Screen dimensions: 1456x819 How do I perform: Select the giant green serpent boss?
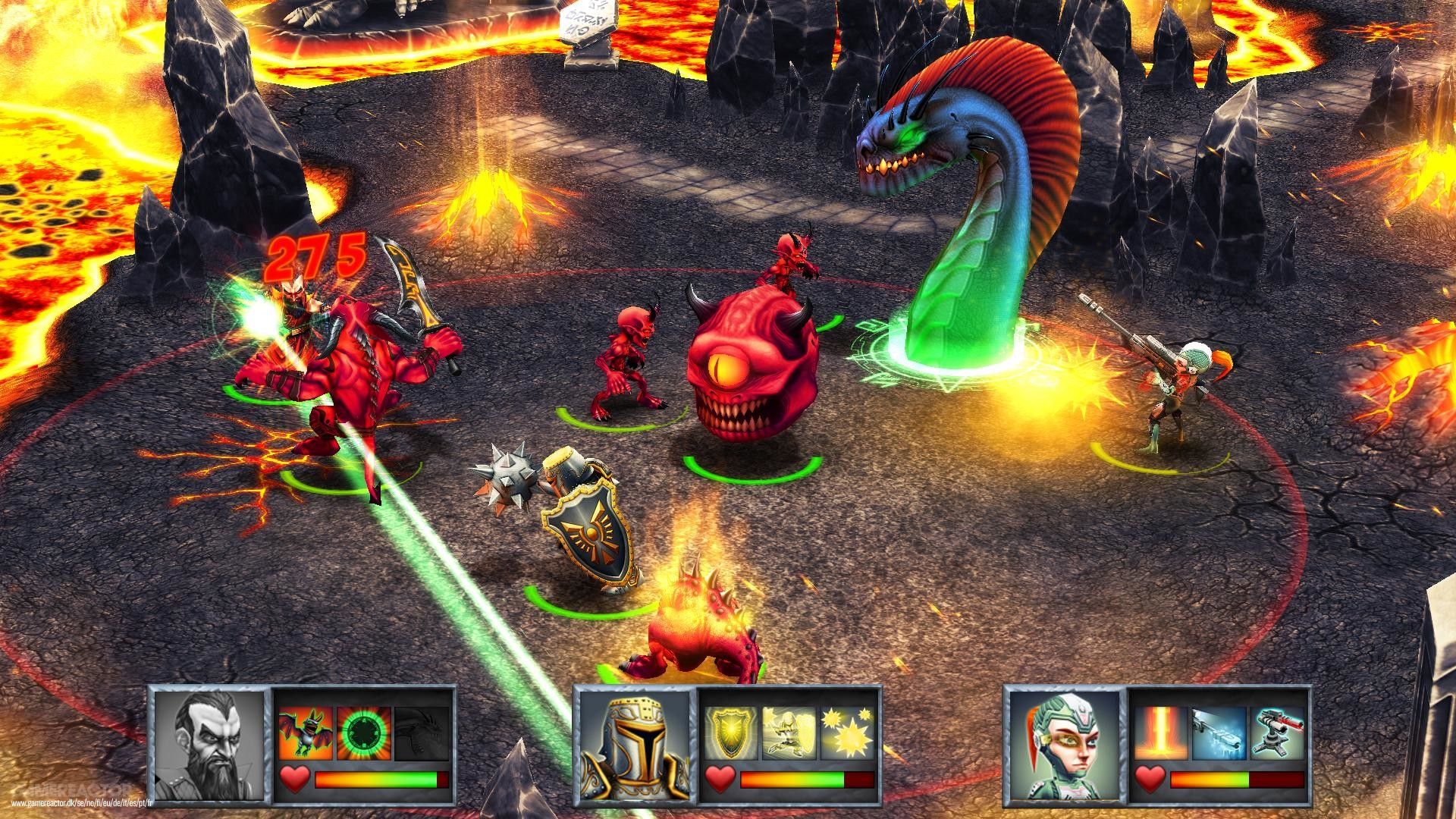click(x=963, y=212)
